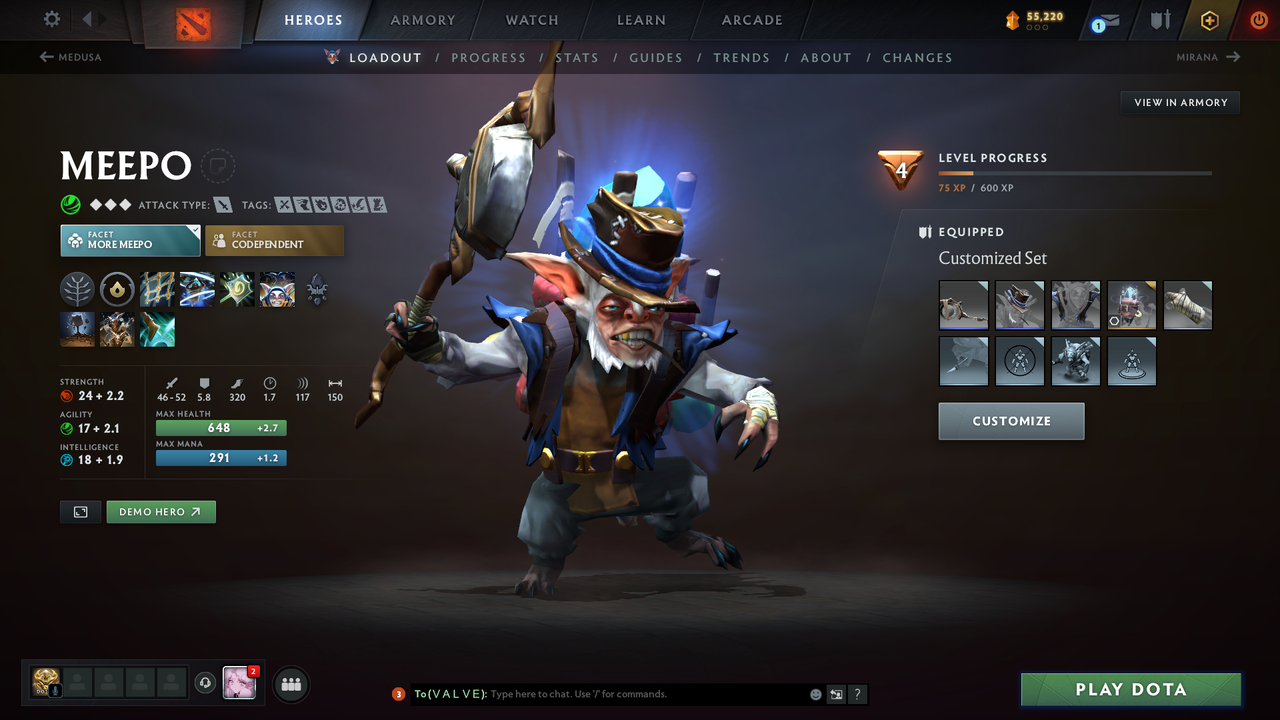Open Meepo's Earthbind ability icon
This screenshot has width=1280, height=720.
tap(157, 290)
